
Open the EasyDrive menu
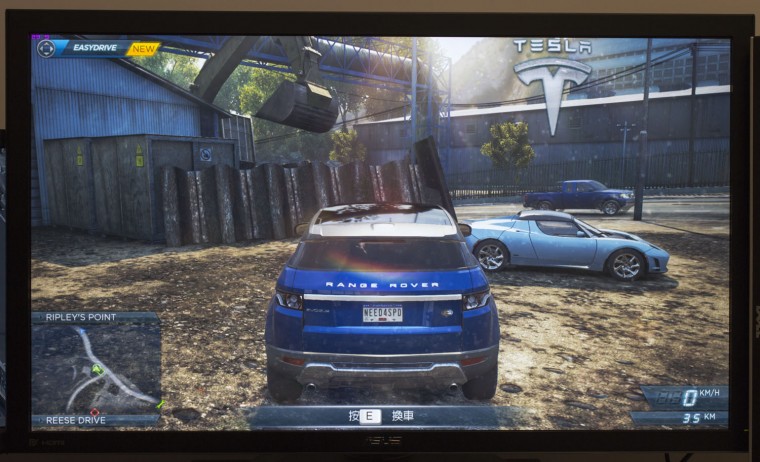coord(99,48)
